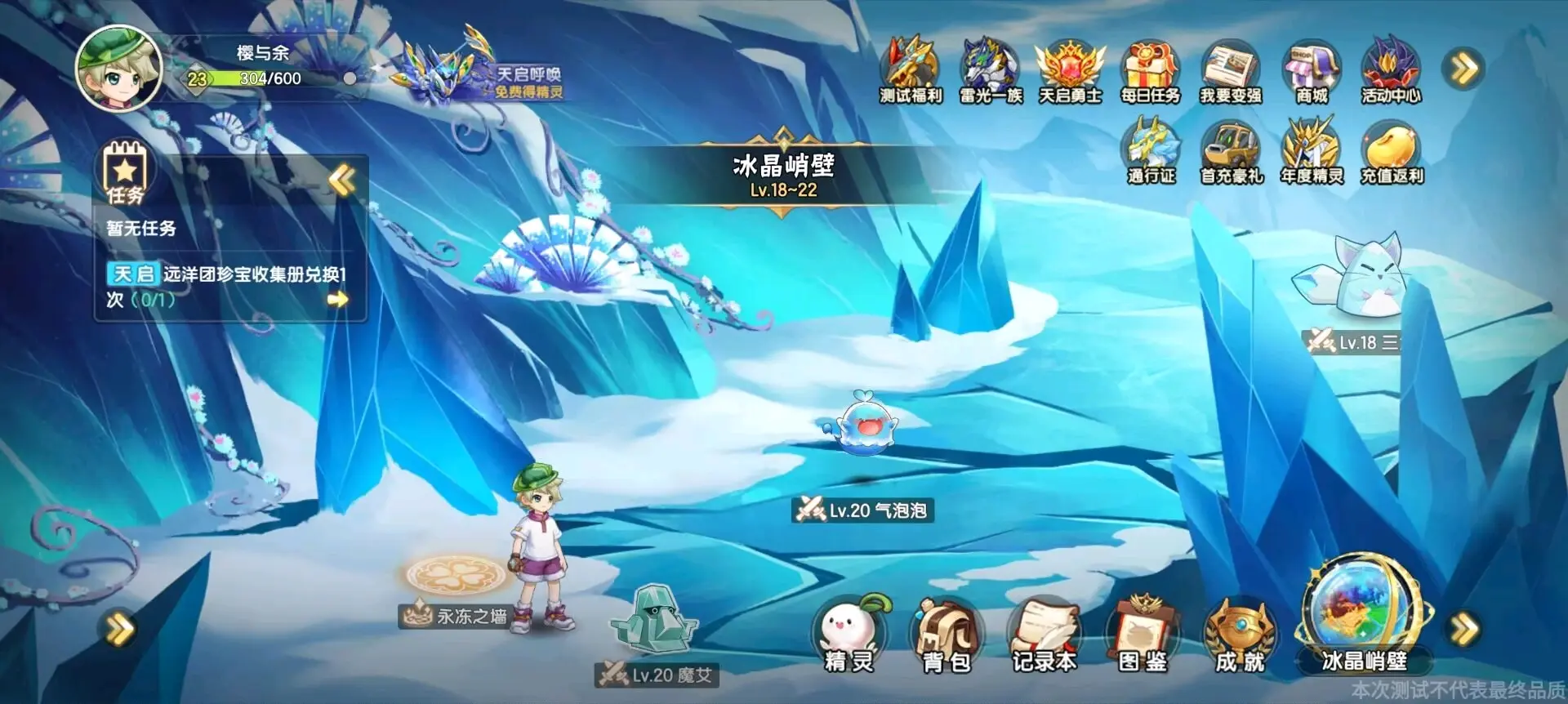The height and width of the screenshot is (704, 1568).
Task: Collapse the 任务 task panel
Action: point(341,181)
